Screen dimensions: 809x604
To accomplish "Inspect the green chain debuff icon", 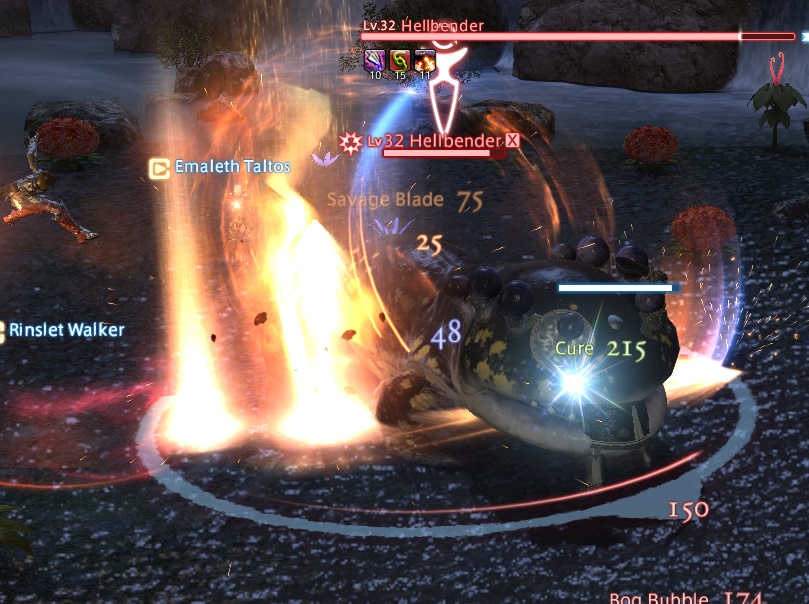I will click(400, 59).
